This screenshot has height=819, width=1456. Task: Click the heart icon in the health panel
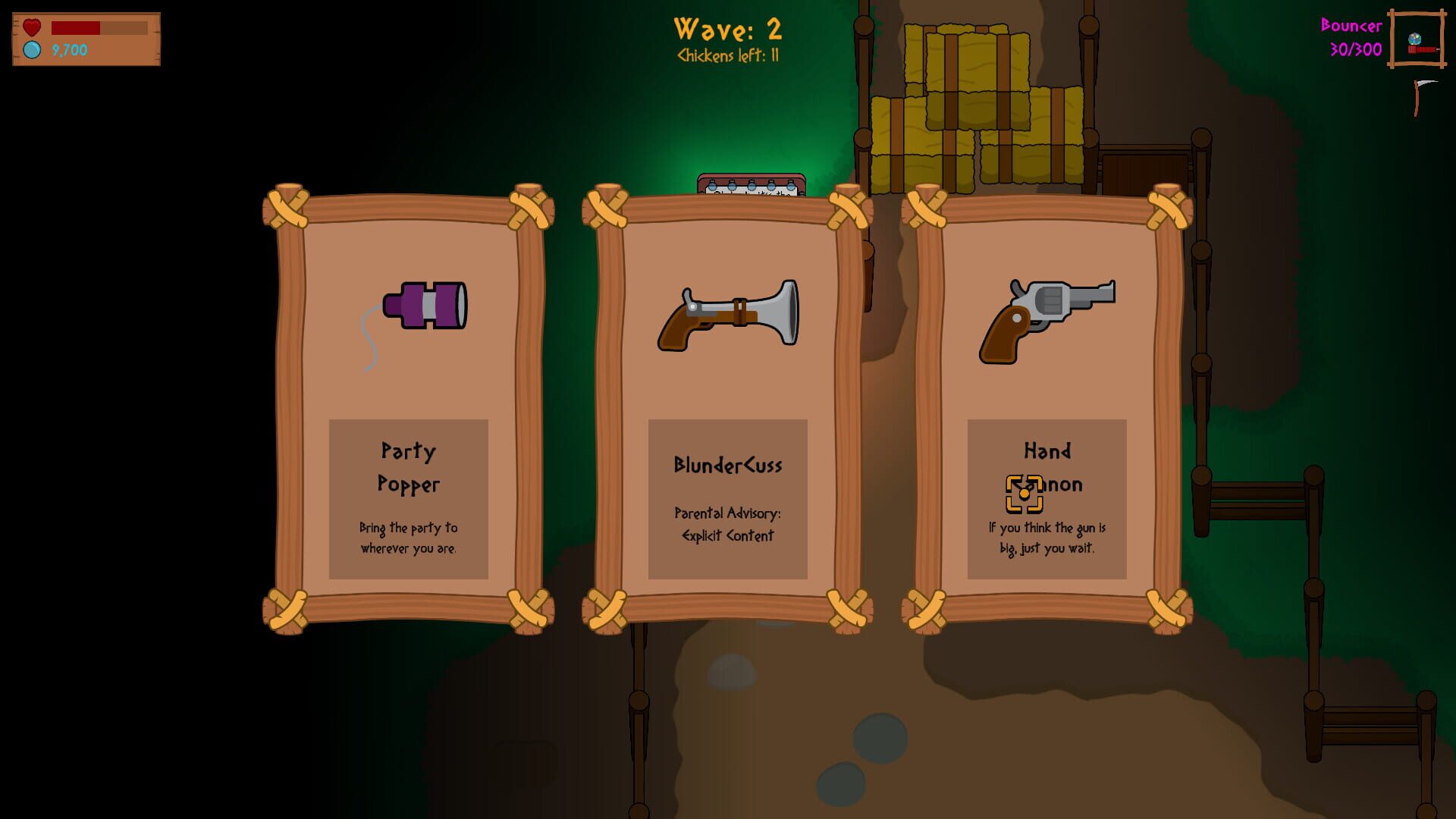(x=31, y=28)
